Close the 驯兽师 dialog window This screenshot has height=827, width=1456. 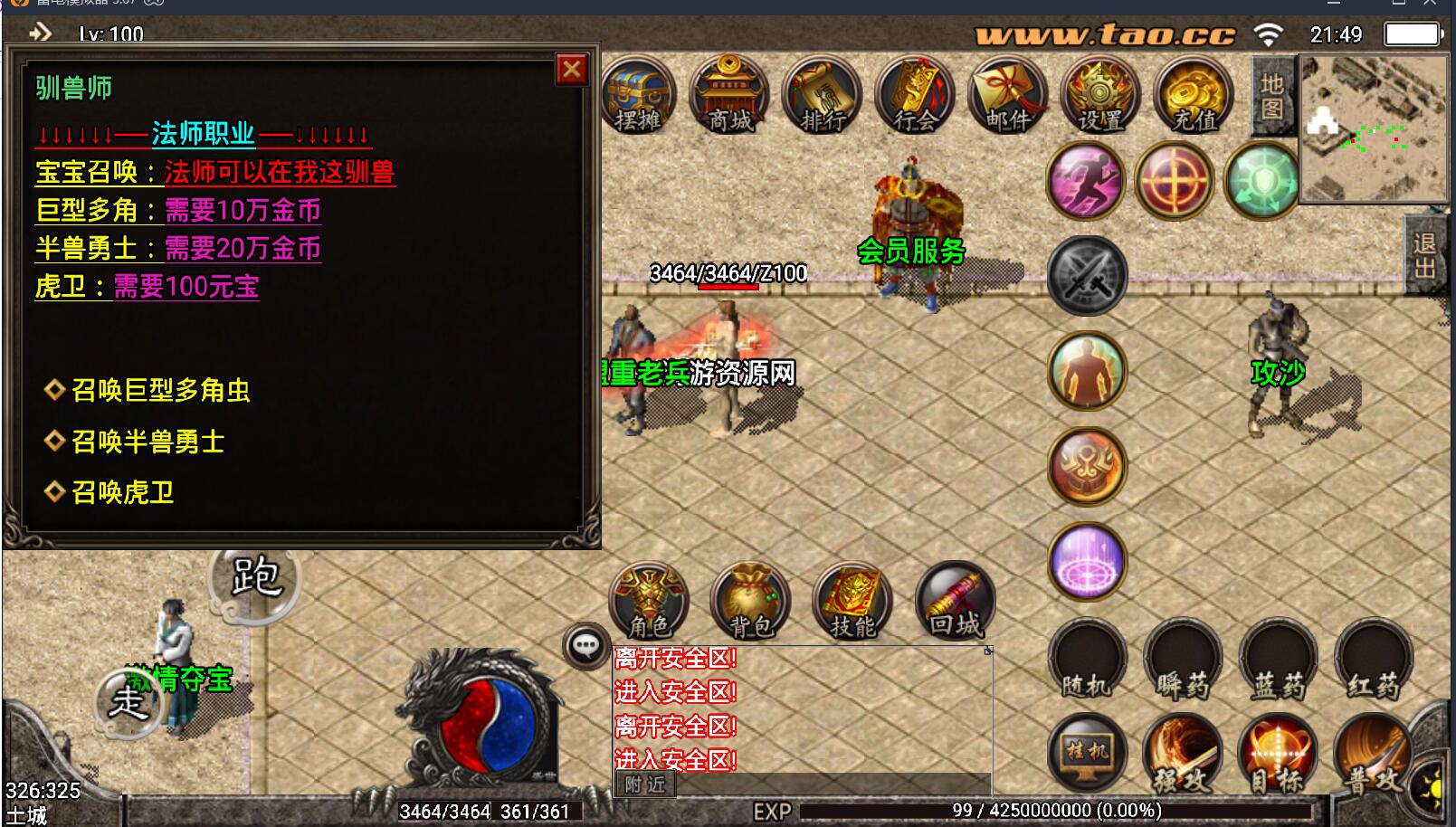(572, 70)
